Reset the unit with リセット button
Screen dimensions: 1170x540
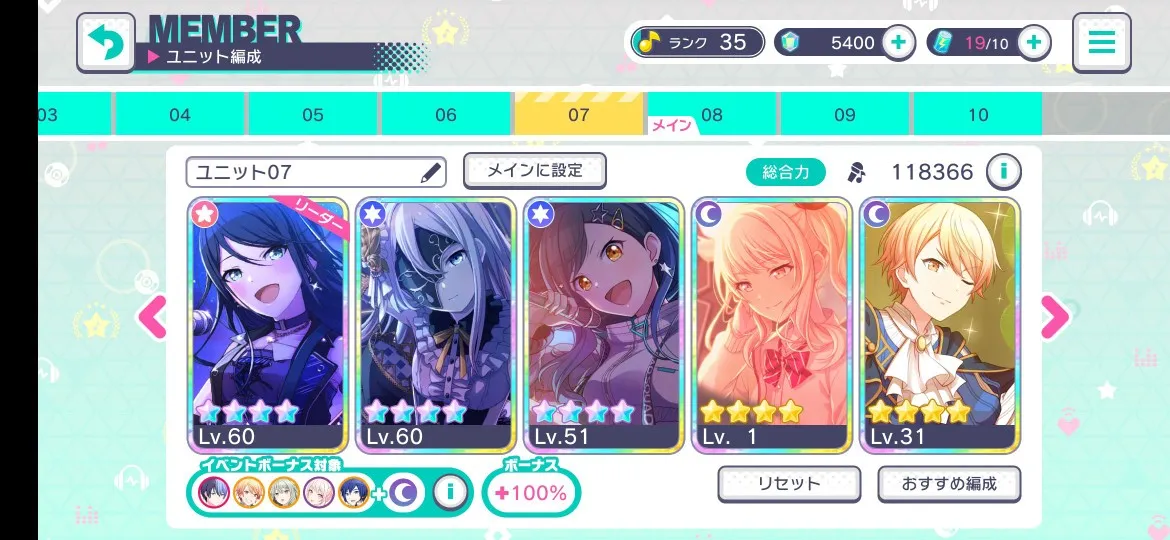(789, 484)
